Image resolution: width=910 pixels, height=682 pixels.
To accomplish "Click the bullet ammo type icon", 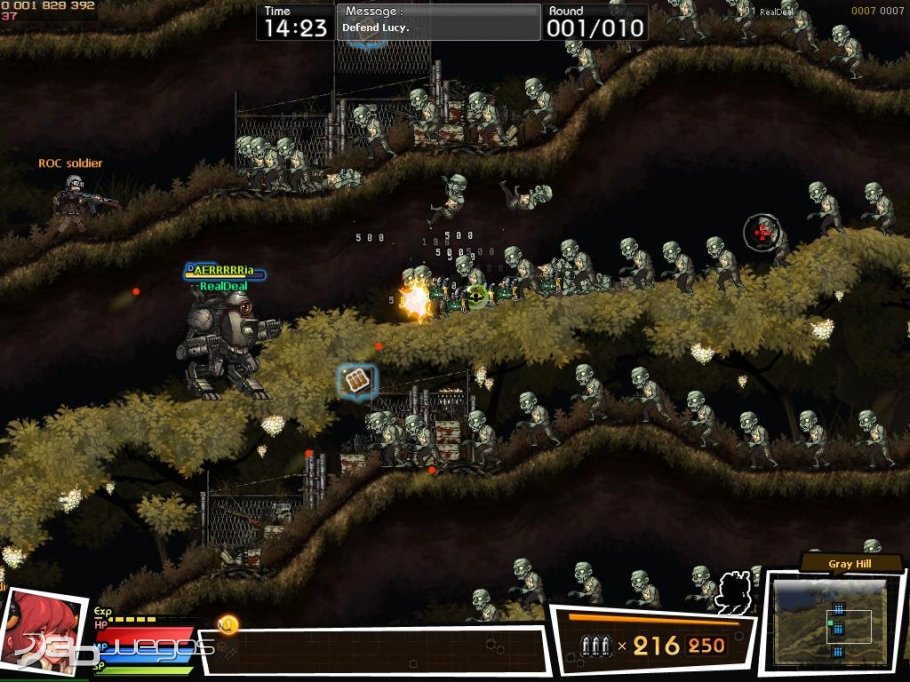I will [x=595, y=646].
